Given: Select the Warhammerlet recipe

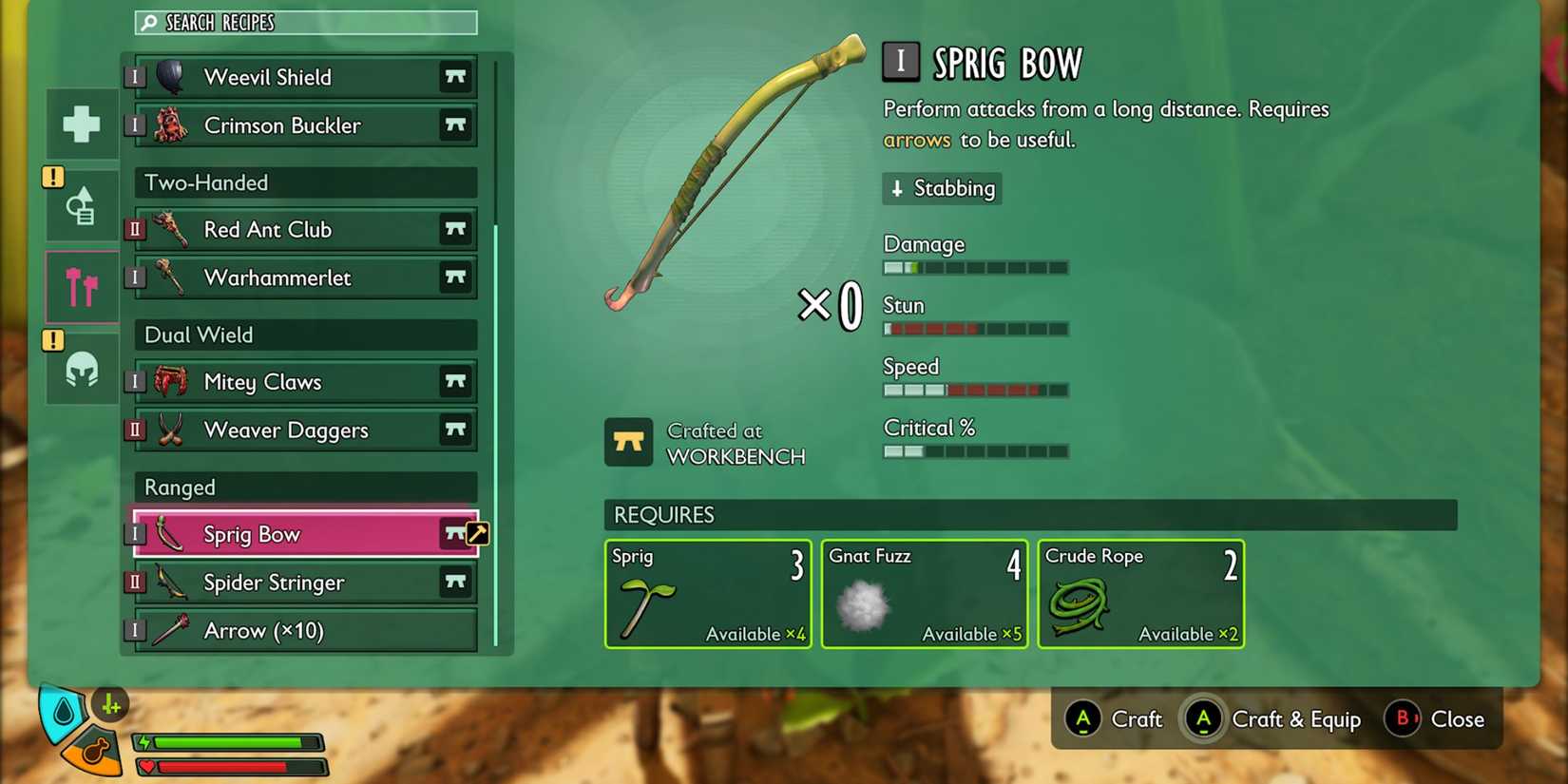Looking at the screenshot, I should [285, 277].
